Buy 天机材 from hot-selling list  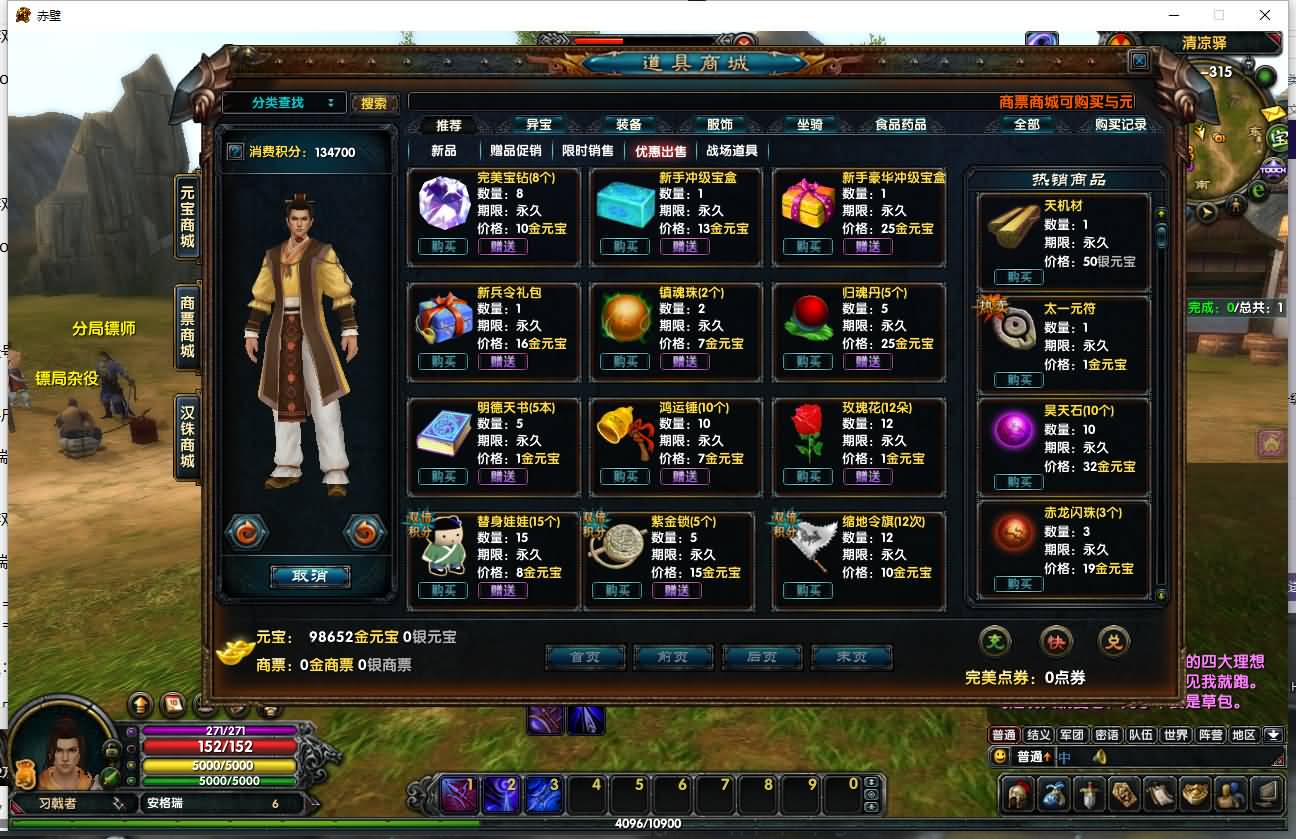(x=1019, y=277)
